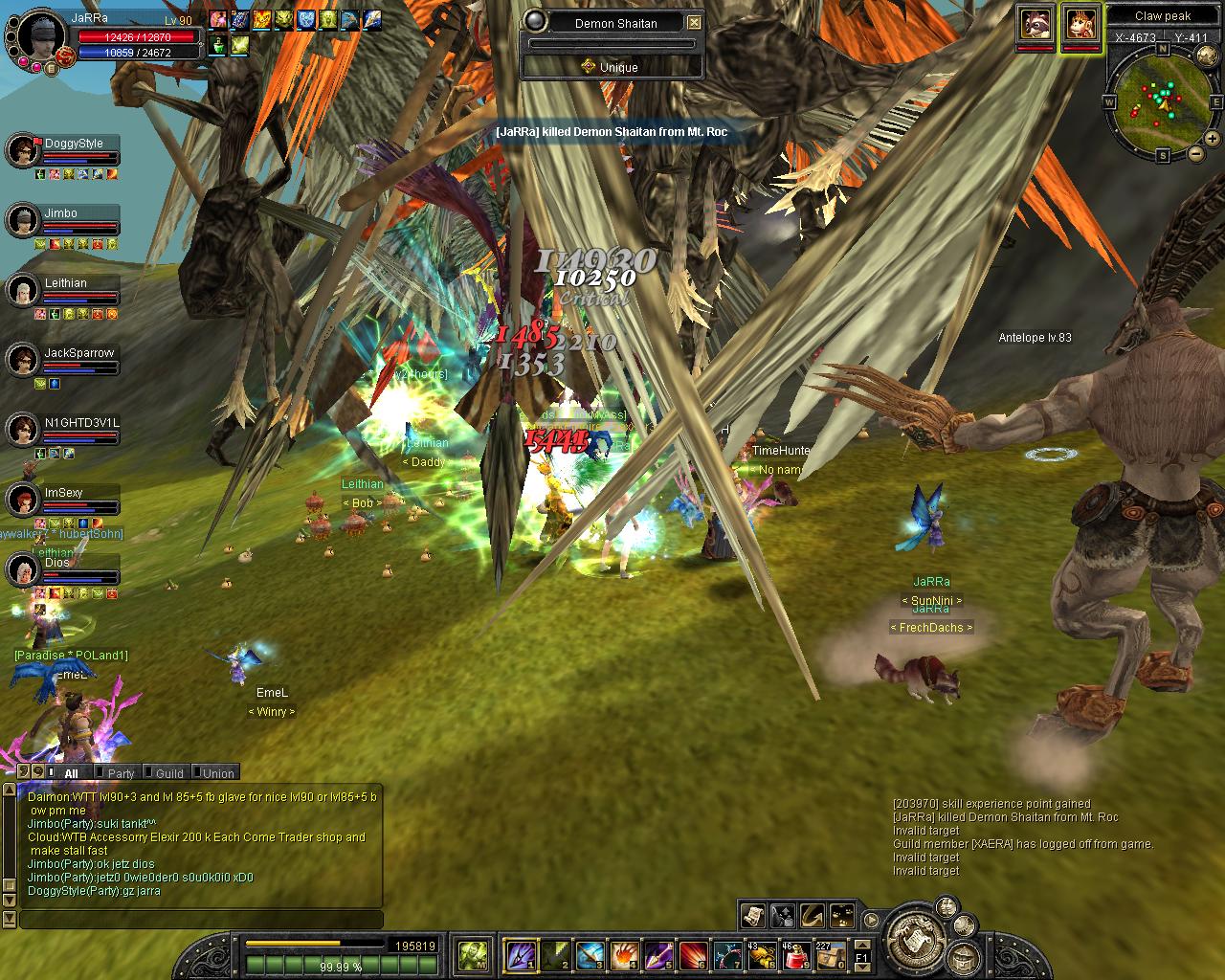Zoom in the minimap
1225x980 pixels.
point(1214,140)
